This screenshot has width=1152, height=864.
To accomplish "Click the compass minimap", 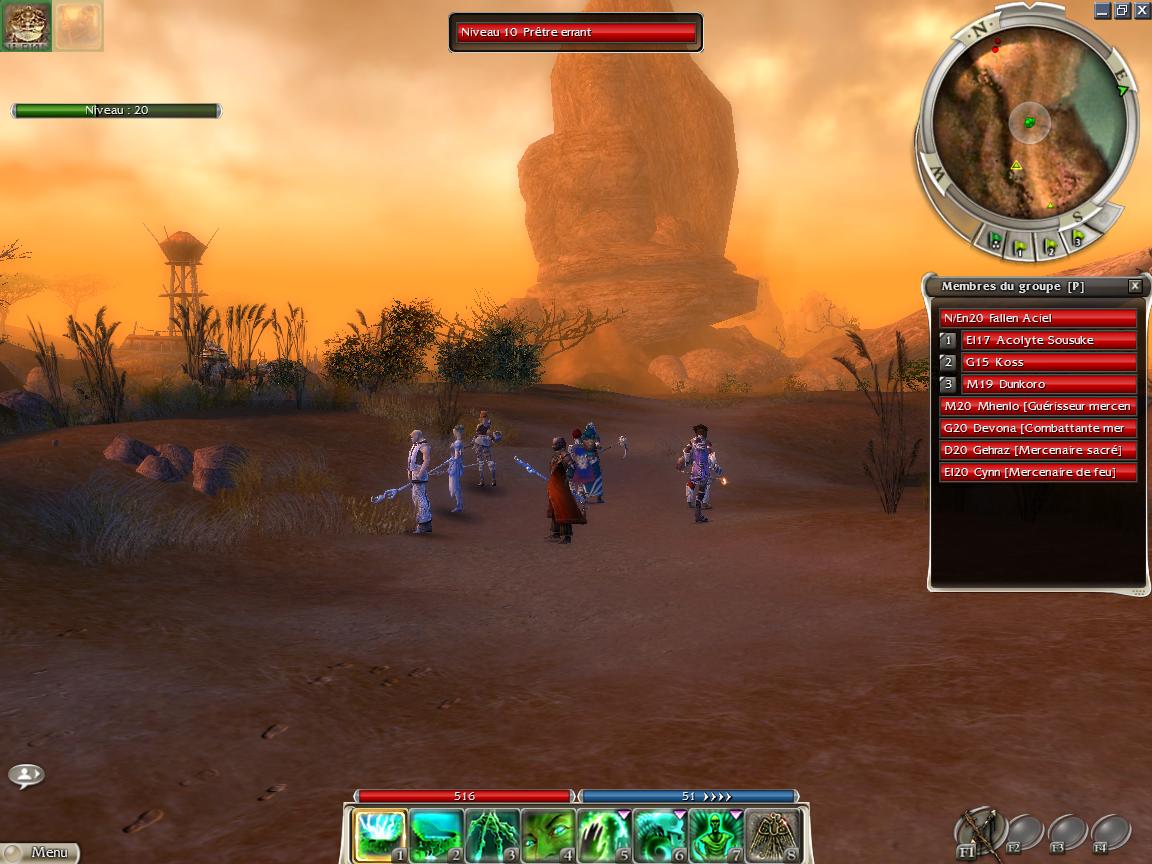I will click(x=1028, y=124).
